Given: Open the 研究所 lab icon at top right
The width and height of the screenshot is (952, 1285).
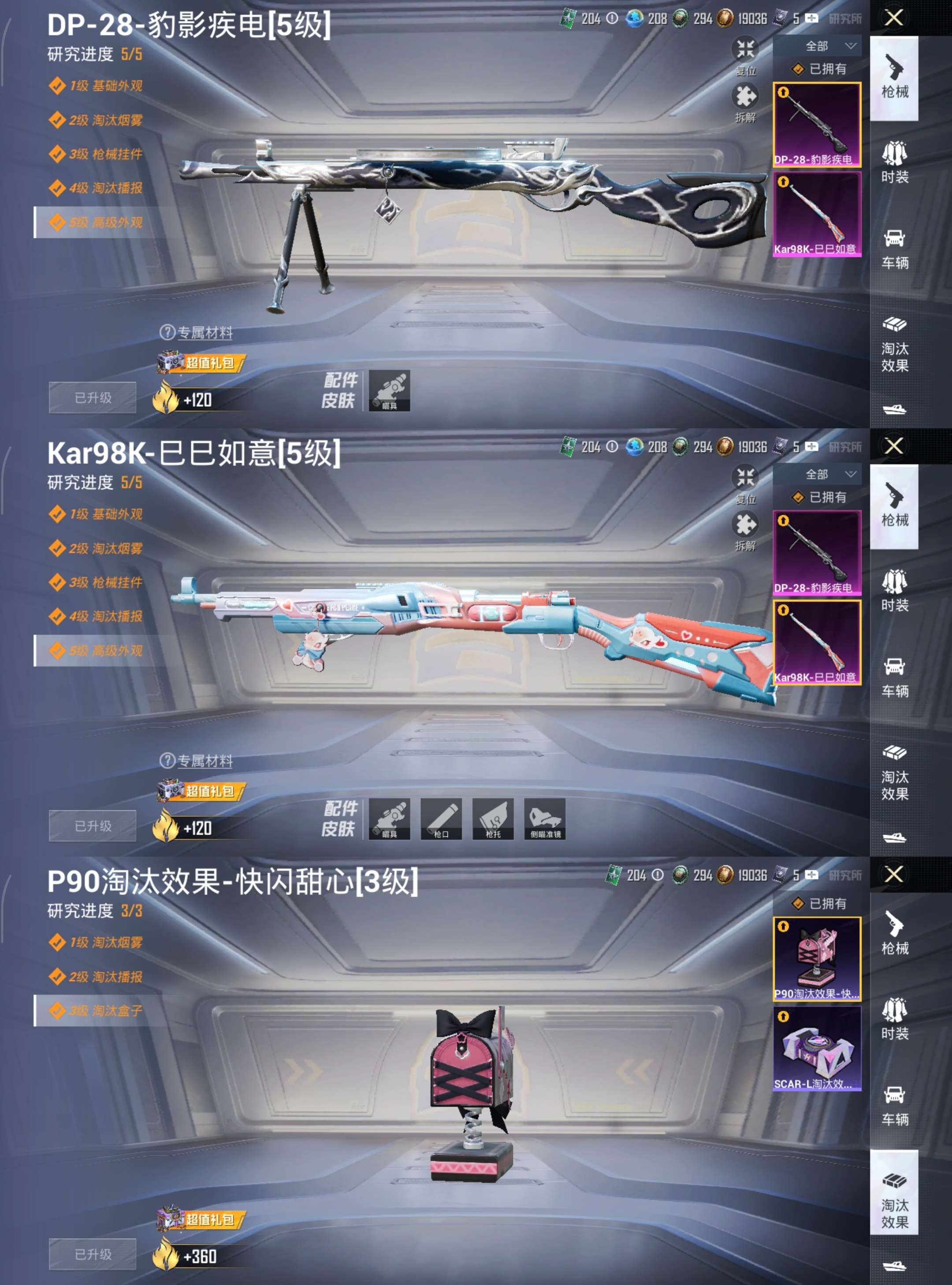Looking at the screenshot, I should click(x=846, y=19).
